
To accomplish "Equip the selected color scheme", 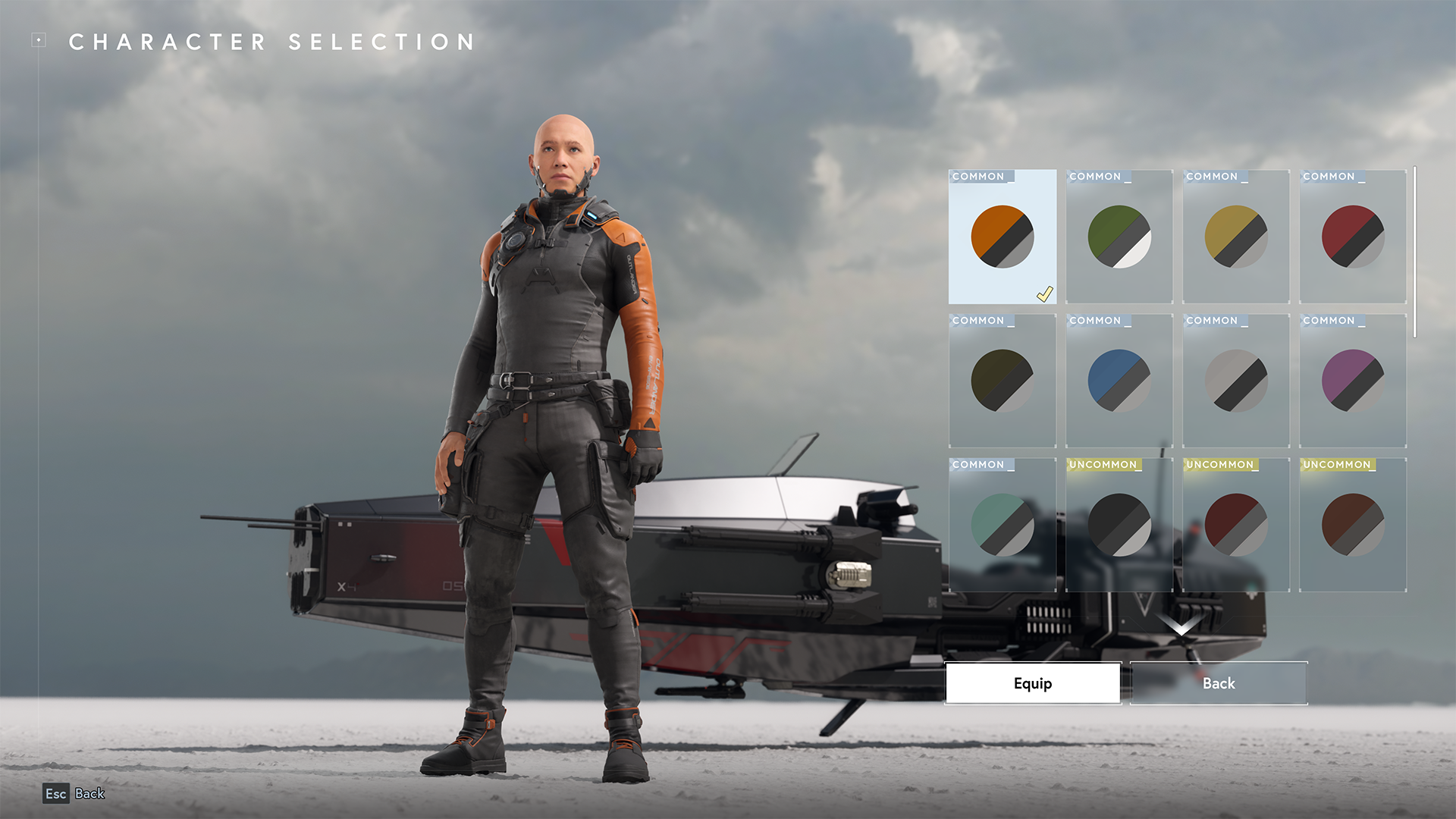I will point(1032,683).
